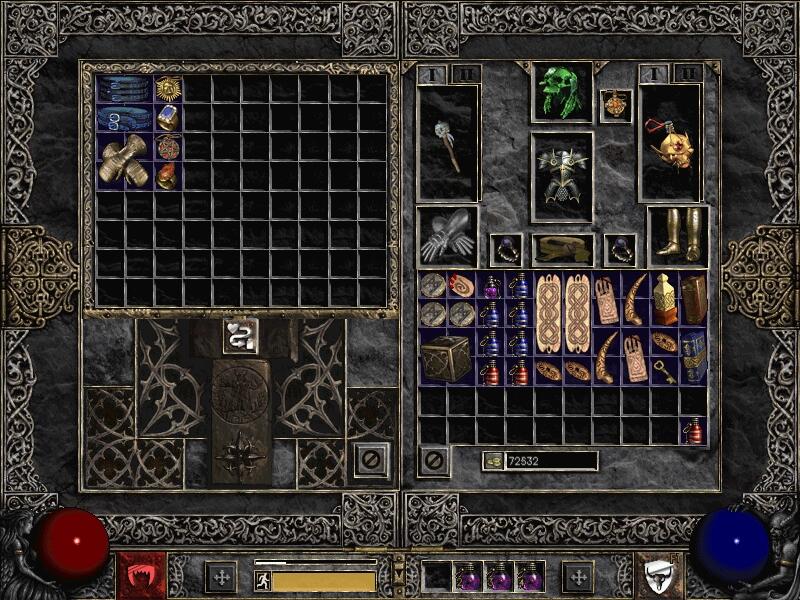Select the equipped gloves slot
This screenshot has height=600, width=800.
(x=447, y=237)
